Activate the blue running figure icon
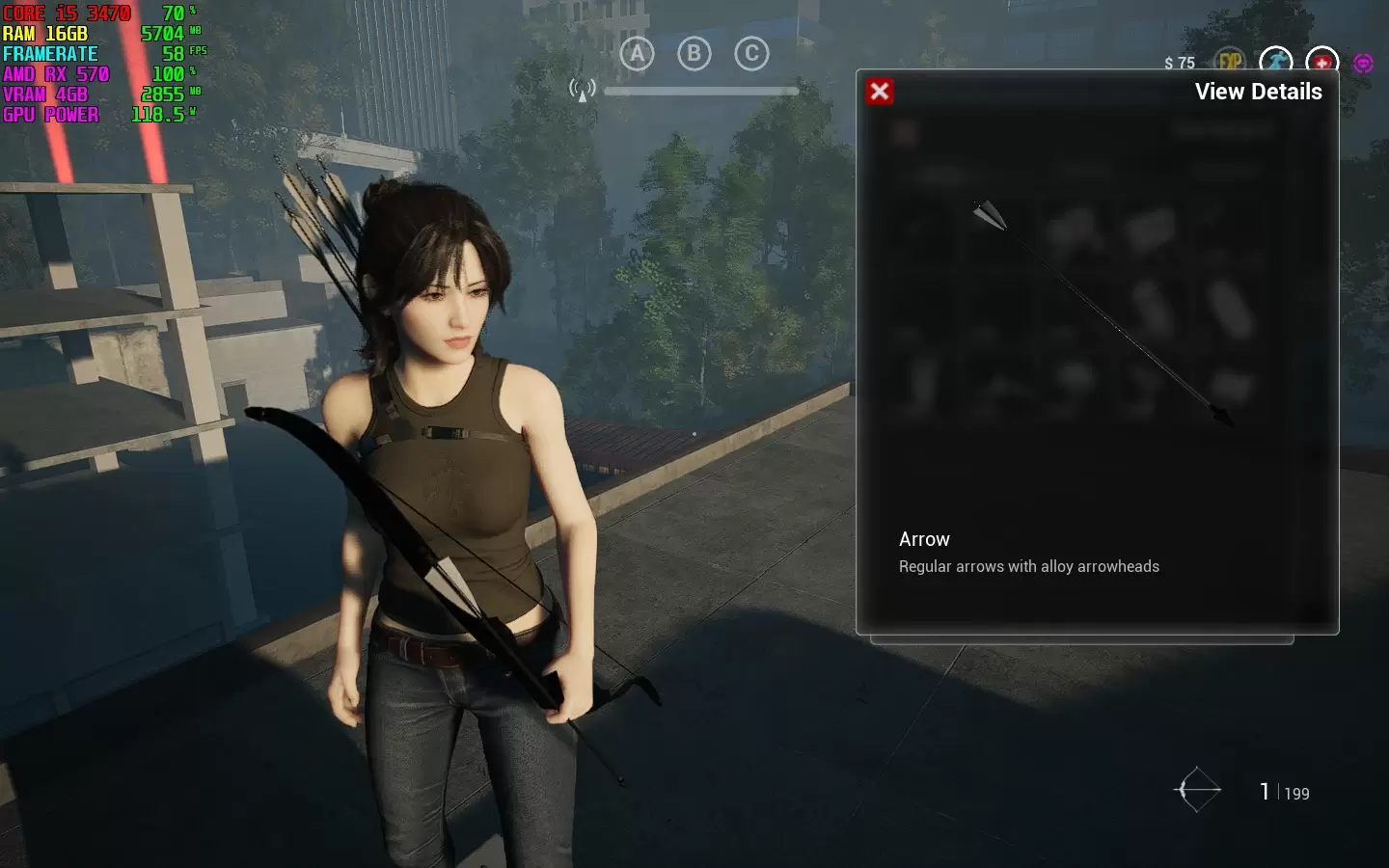Viewport: 1389px width, 868px height. [1276, 62]
